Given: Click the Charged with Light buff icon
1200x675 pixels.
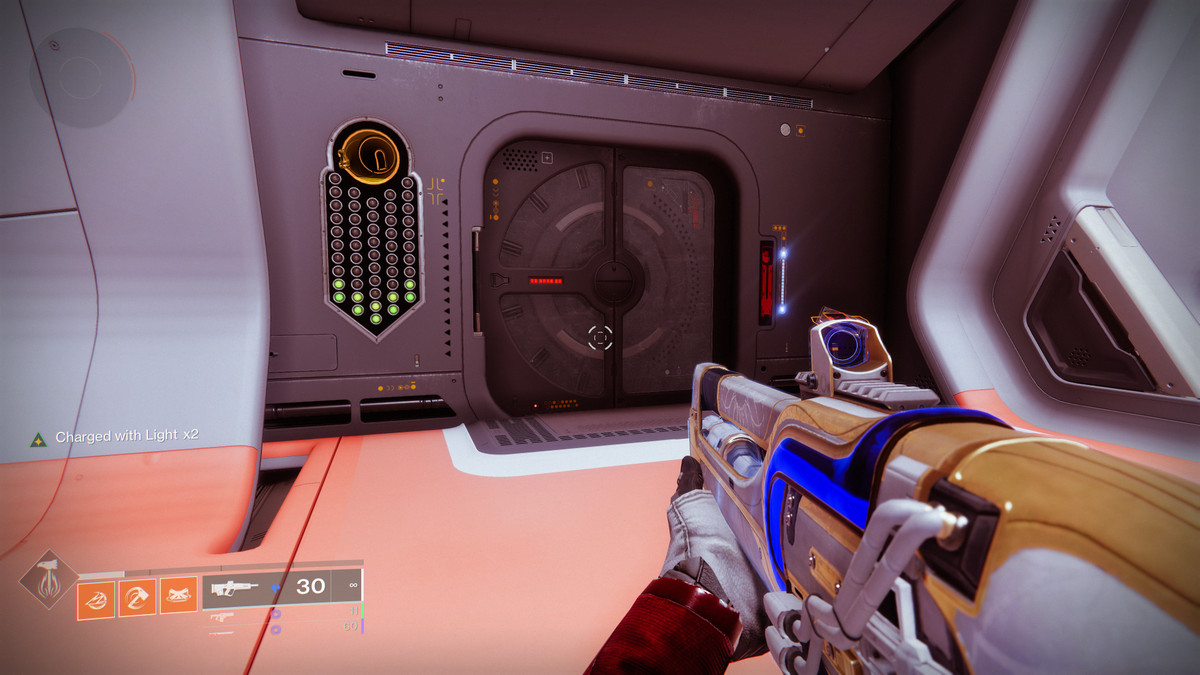Looking at the screenshot, I should pos(38,438).
